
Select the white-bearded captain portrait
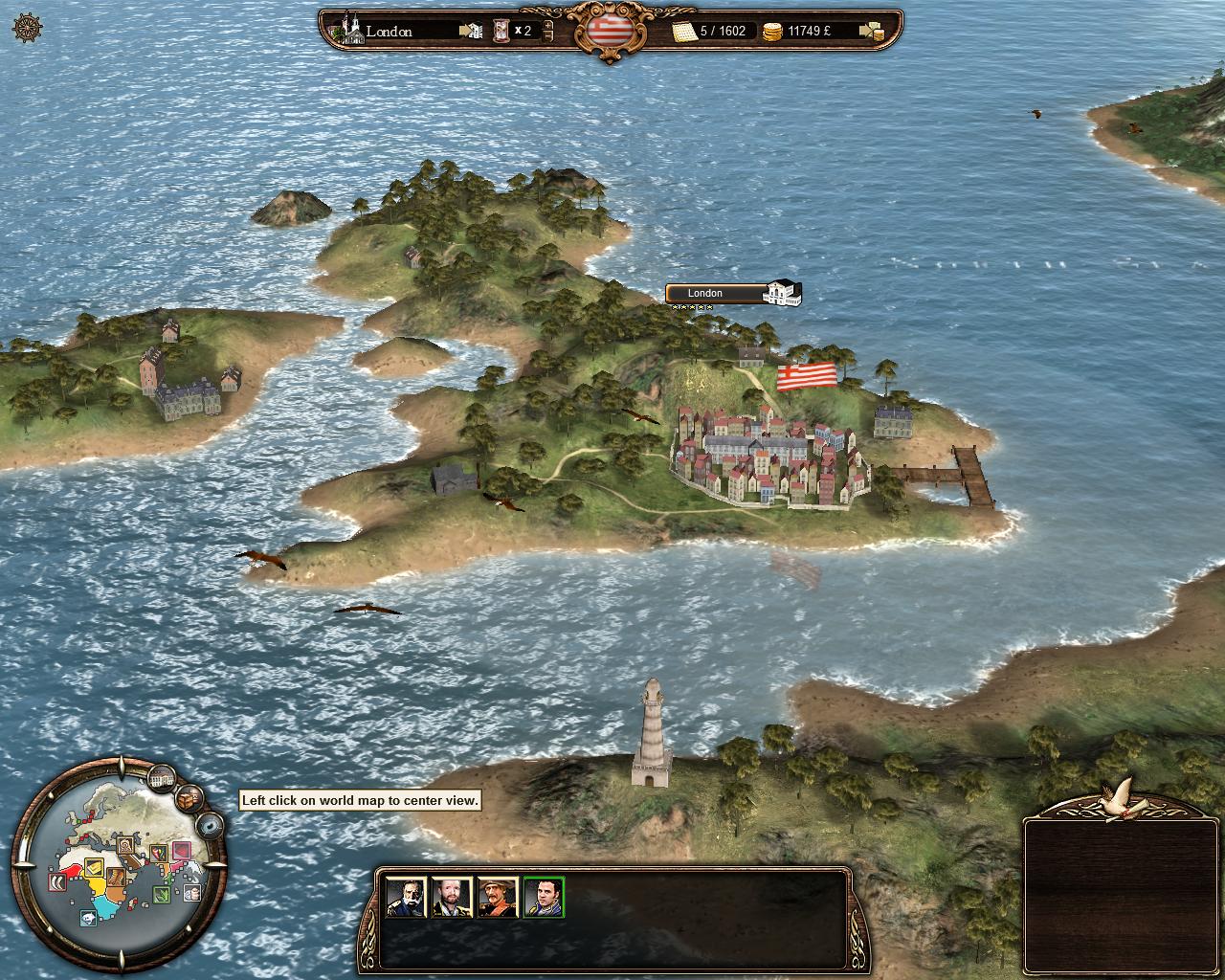pos(406,897)
